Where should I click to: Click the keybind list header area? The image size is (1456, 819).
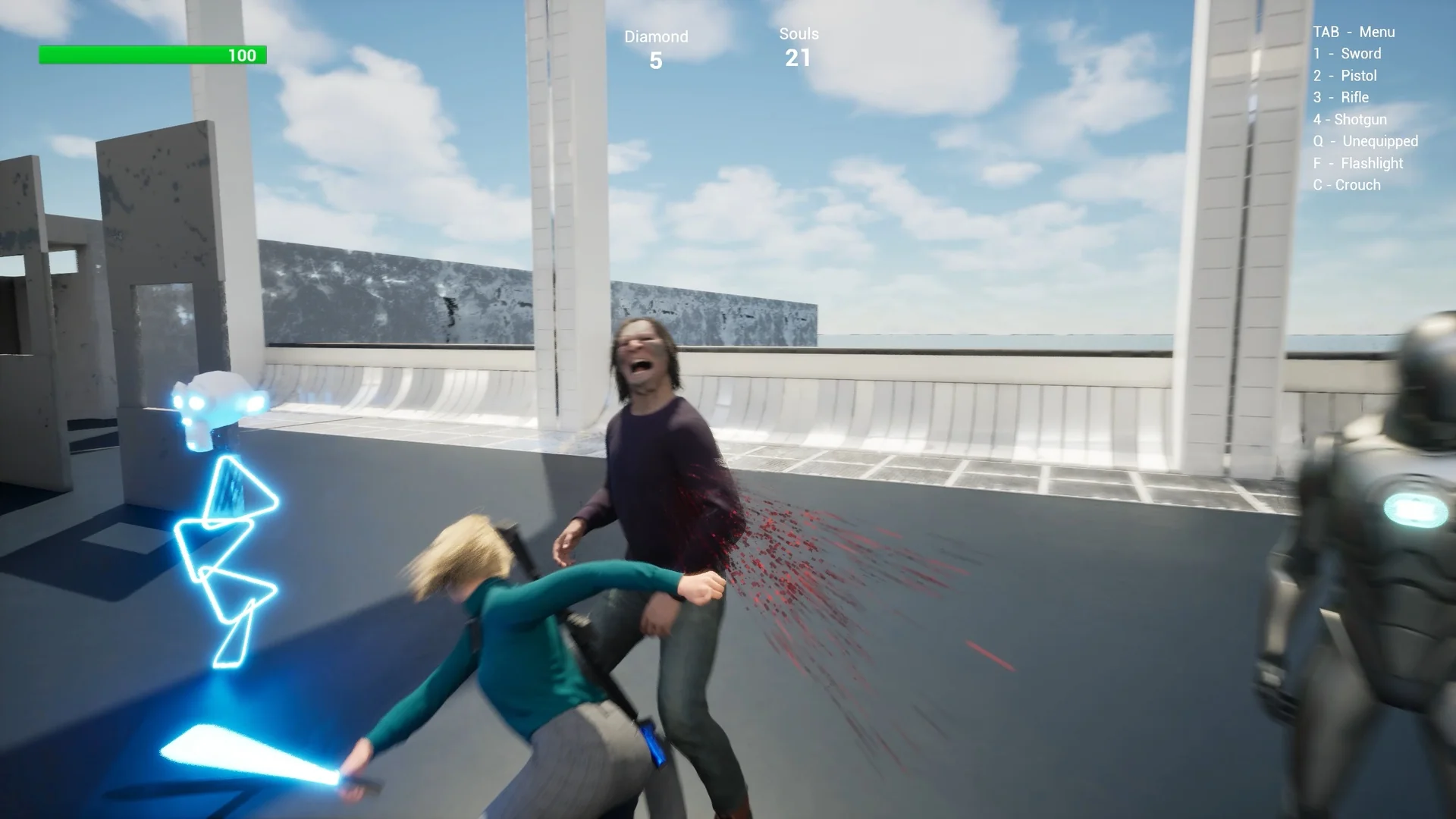click(x=1354, y=32)
